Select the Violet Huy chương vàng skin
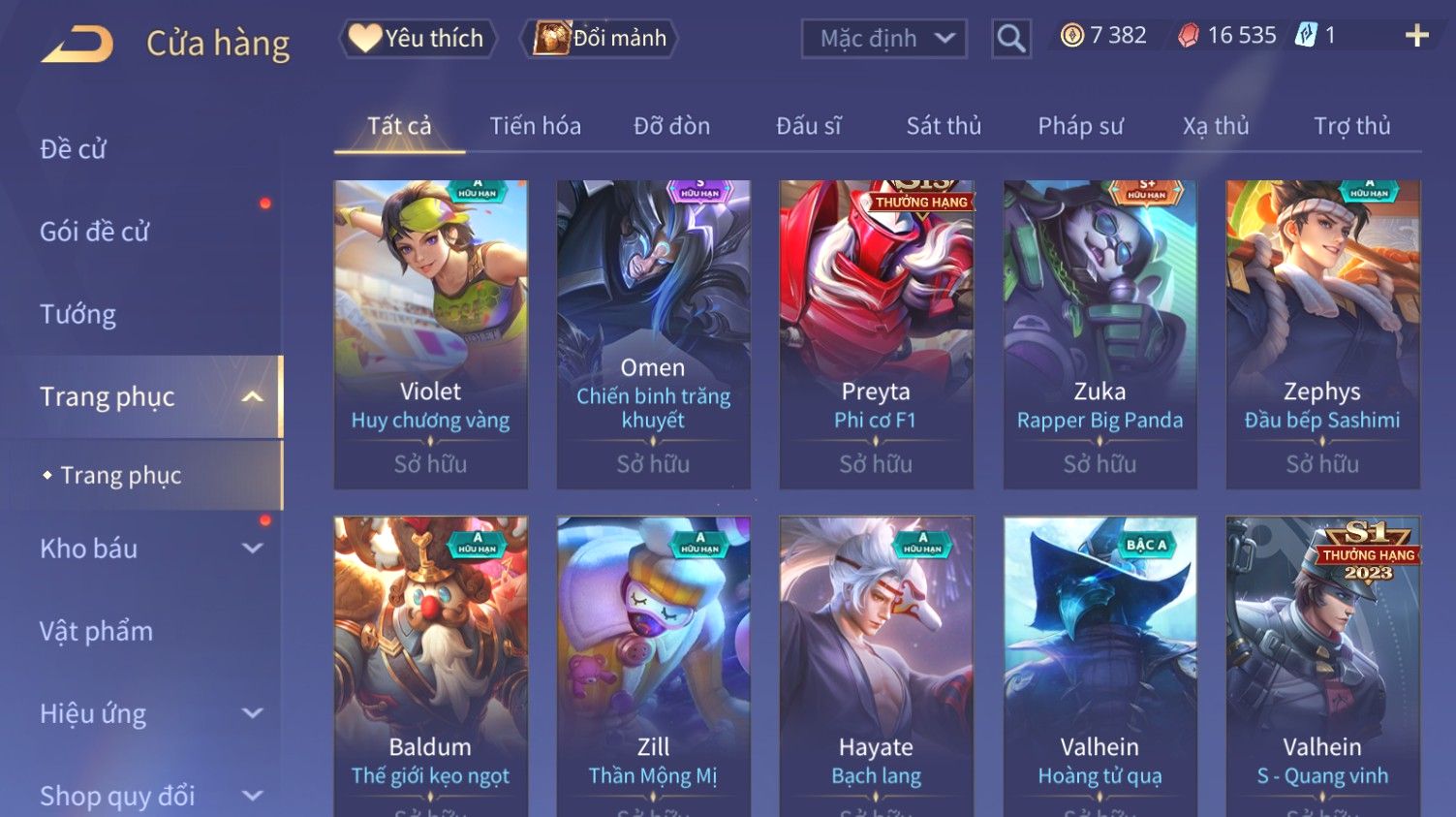The width and height of the screenshot is (1456, 817). click(x=430, y=334)
